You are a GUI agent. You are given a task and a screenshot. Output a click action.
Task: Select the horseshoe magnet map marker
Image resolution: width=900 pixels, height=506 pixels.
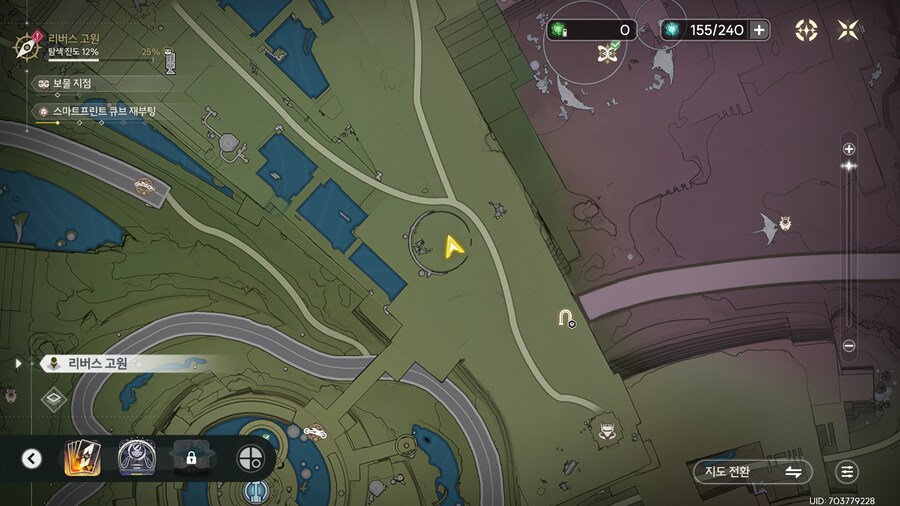pyautogui.click(x=566, y=319)
